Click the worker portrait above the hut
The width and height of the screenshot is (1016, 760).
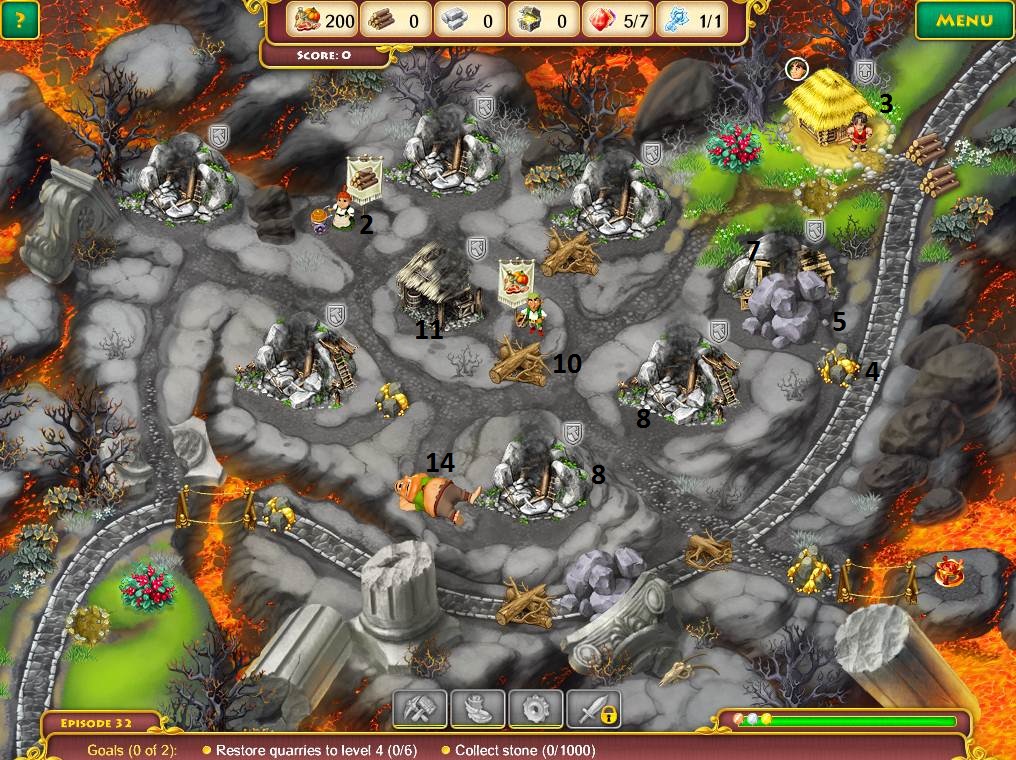coord(796,69)
